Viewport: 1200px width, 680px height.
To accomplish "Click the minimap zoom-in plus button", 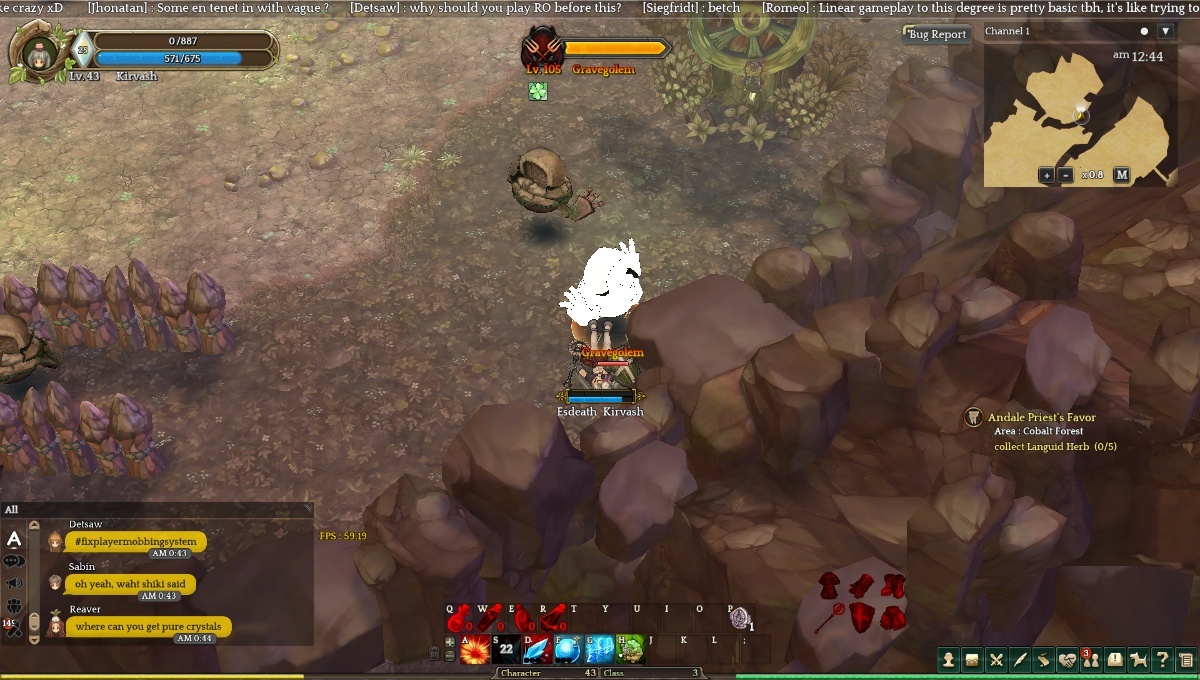I will point(1046,175).
